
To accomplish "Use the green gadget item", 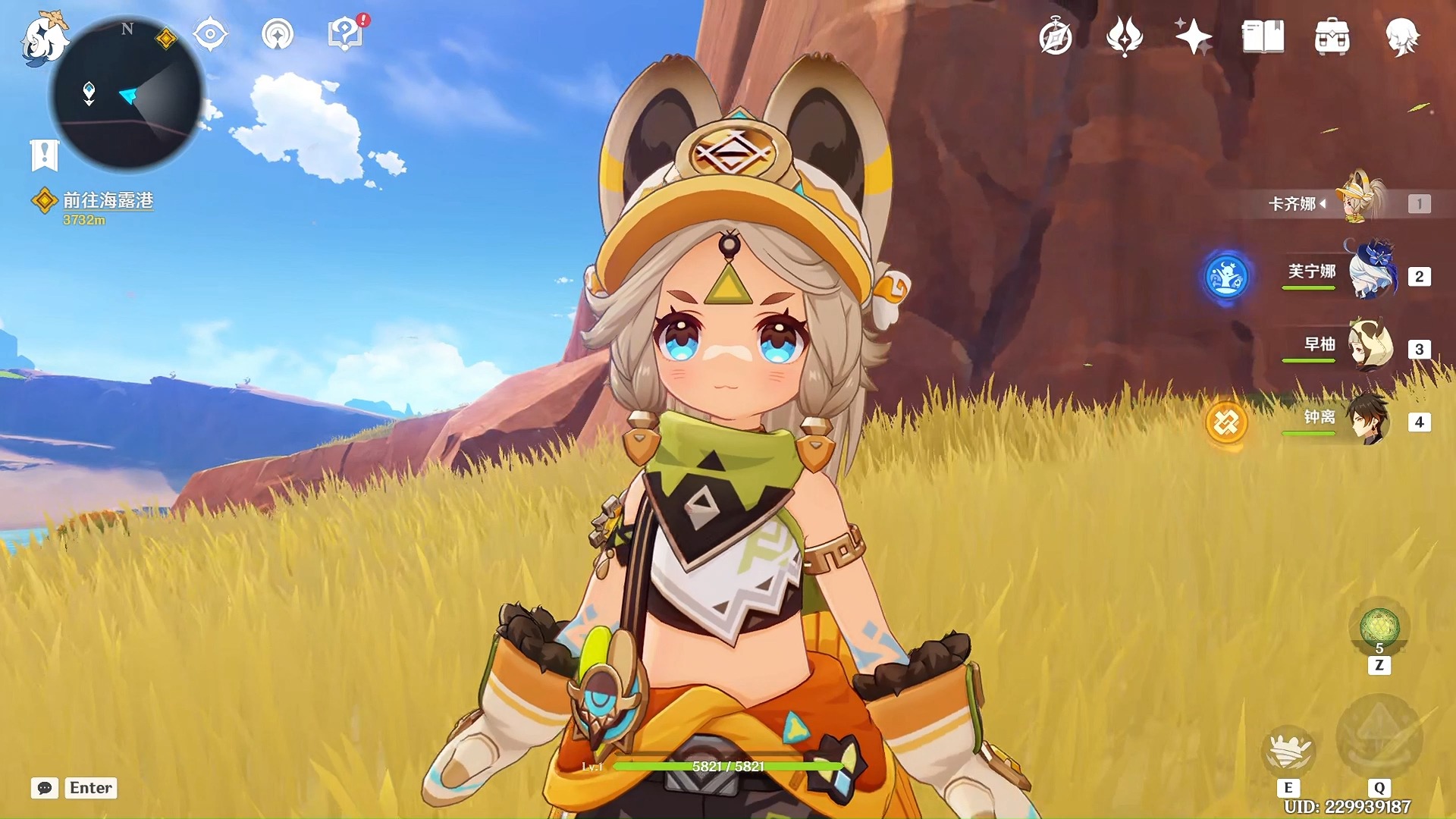I will point(1379,628).
